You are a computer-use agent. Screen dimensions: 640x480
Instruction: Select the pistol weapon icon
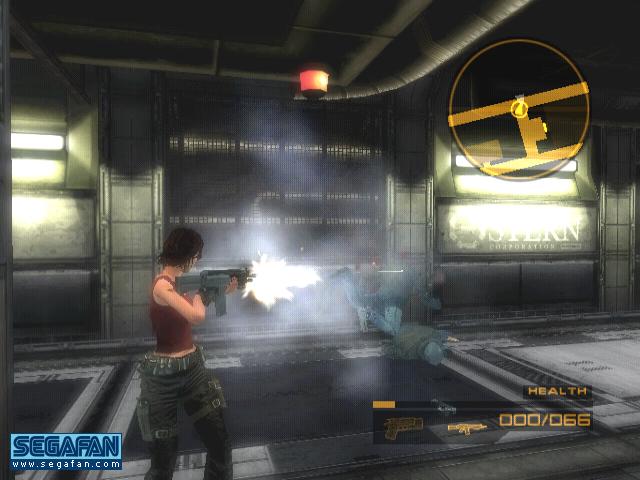point(404,425)
